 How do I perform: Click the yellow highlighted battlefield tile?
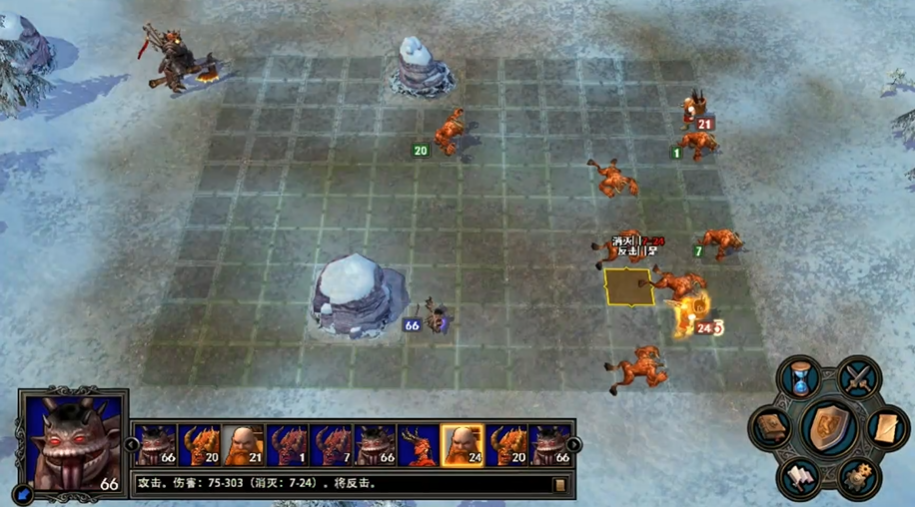click(629, 286)
